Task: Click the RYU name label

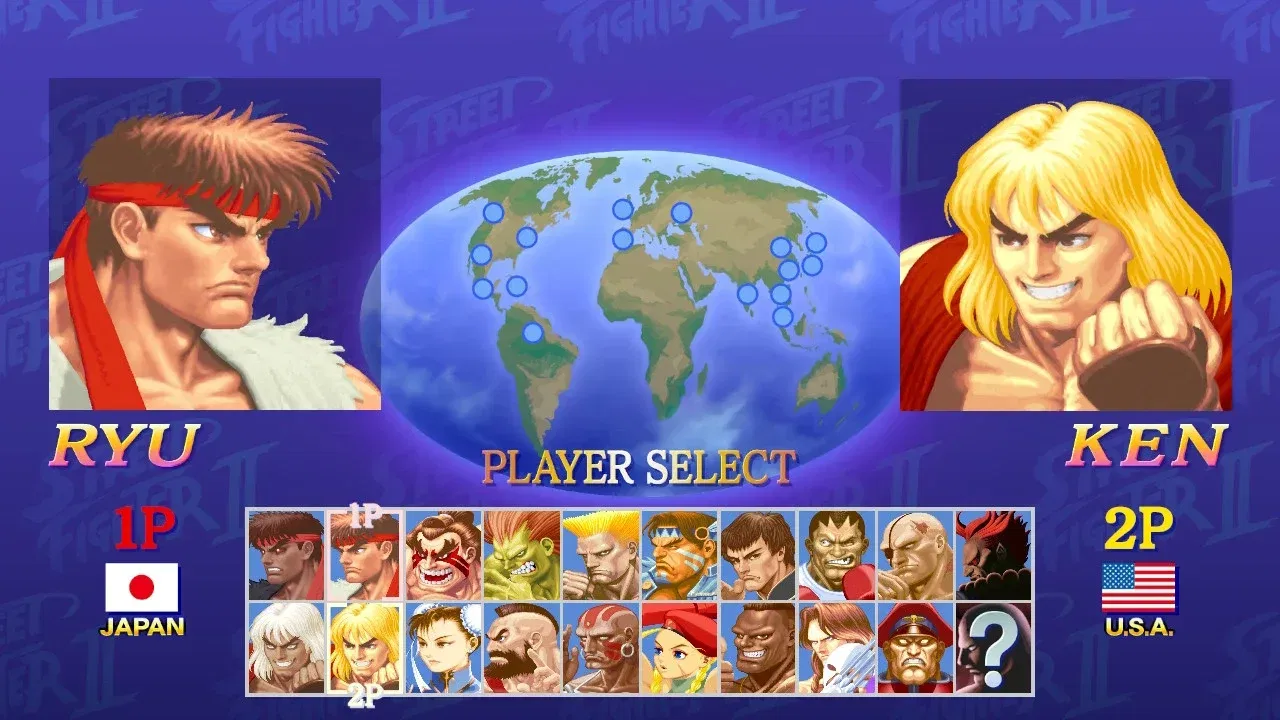Action: (x=128, y=444)
